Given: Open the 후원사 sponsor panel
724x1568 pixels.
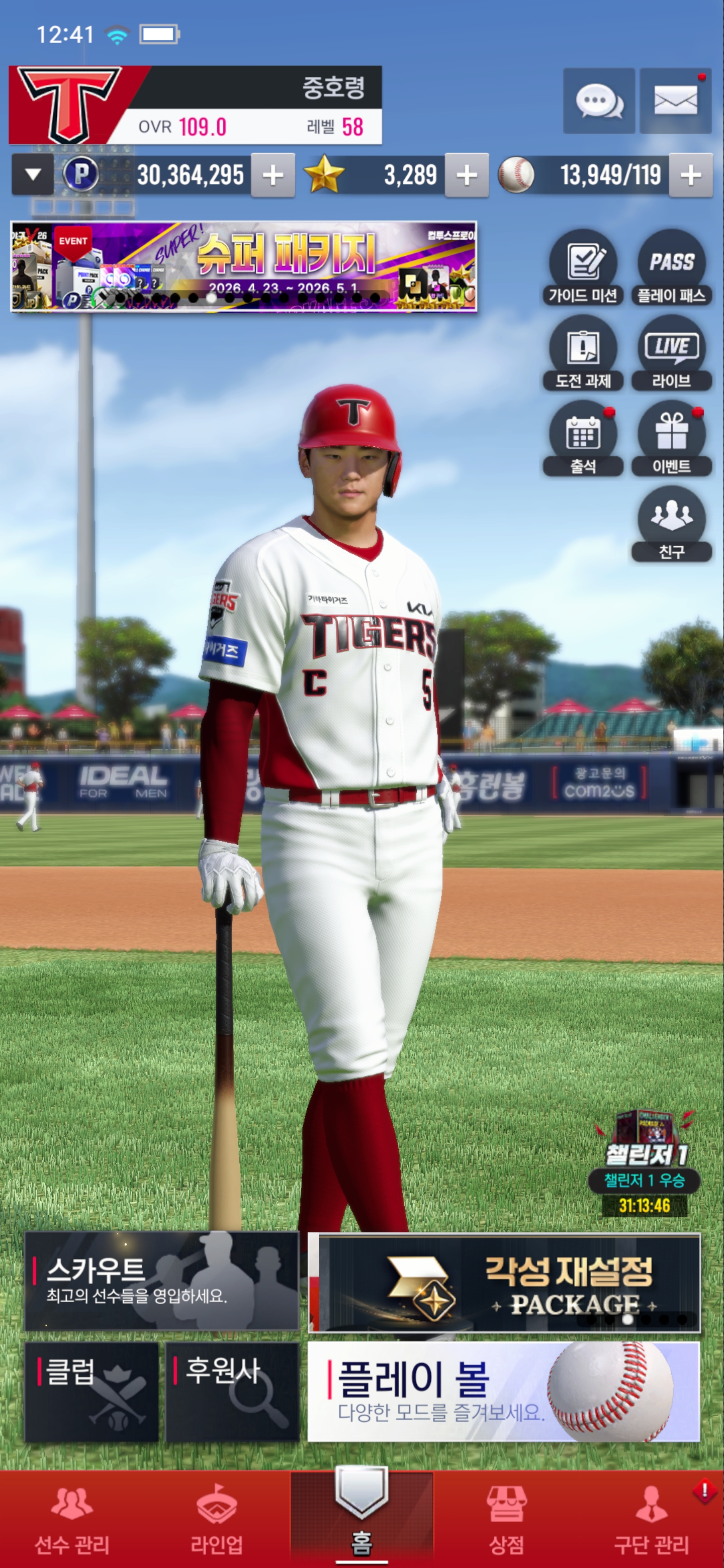Looking at the screenshot, I should [x=232, y=1392].
